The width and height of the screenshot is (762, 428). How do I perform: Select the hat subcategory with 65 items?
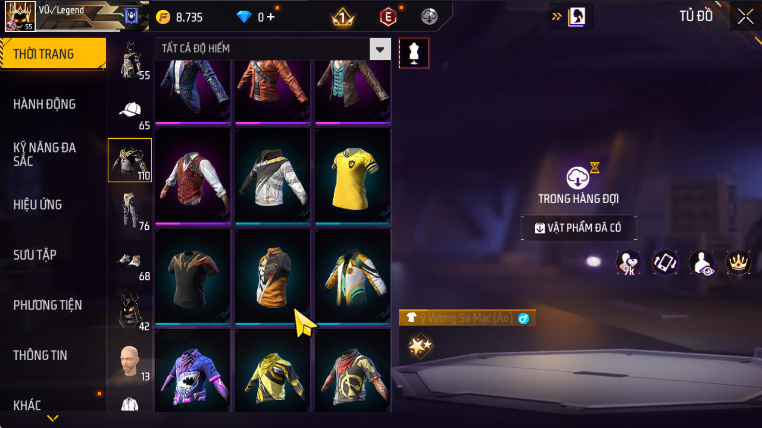(x=129, y=112)
